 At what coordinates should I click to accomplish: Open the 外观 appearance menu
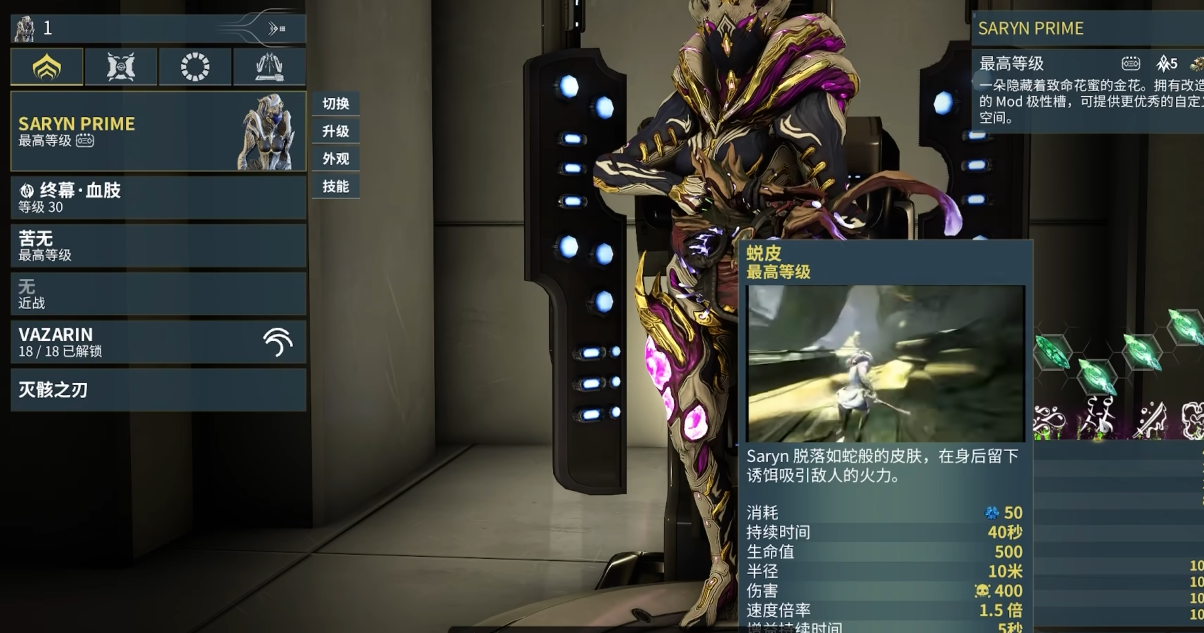[336, 158]
